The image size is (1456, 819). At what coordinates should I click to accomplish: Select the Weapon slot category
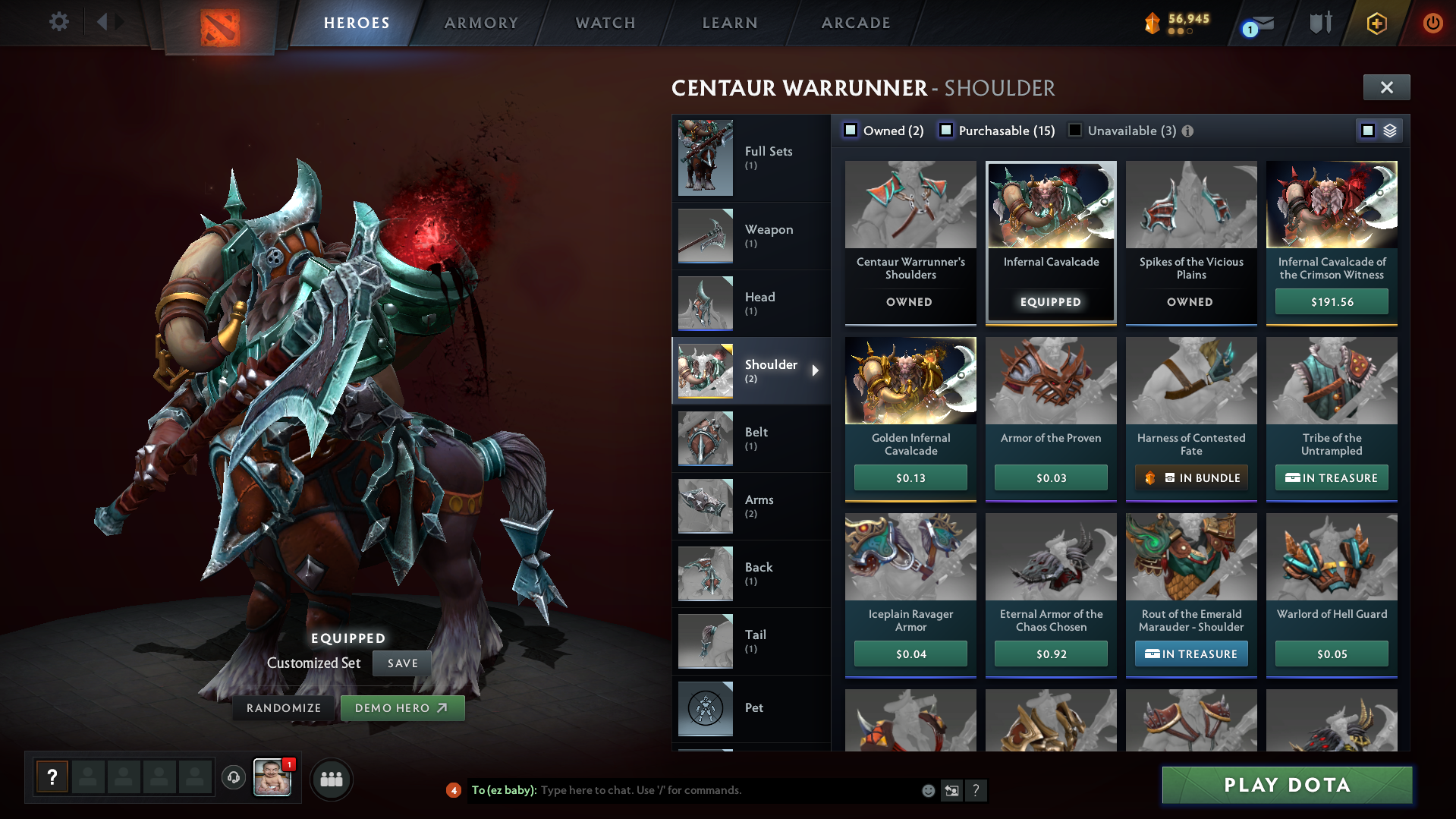click(x=750, y=235)
